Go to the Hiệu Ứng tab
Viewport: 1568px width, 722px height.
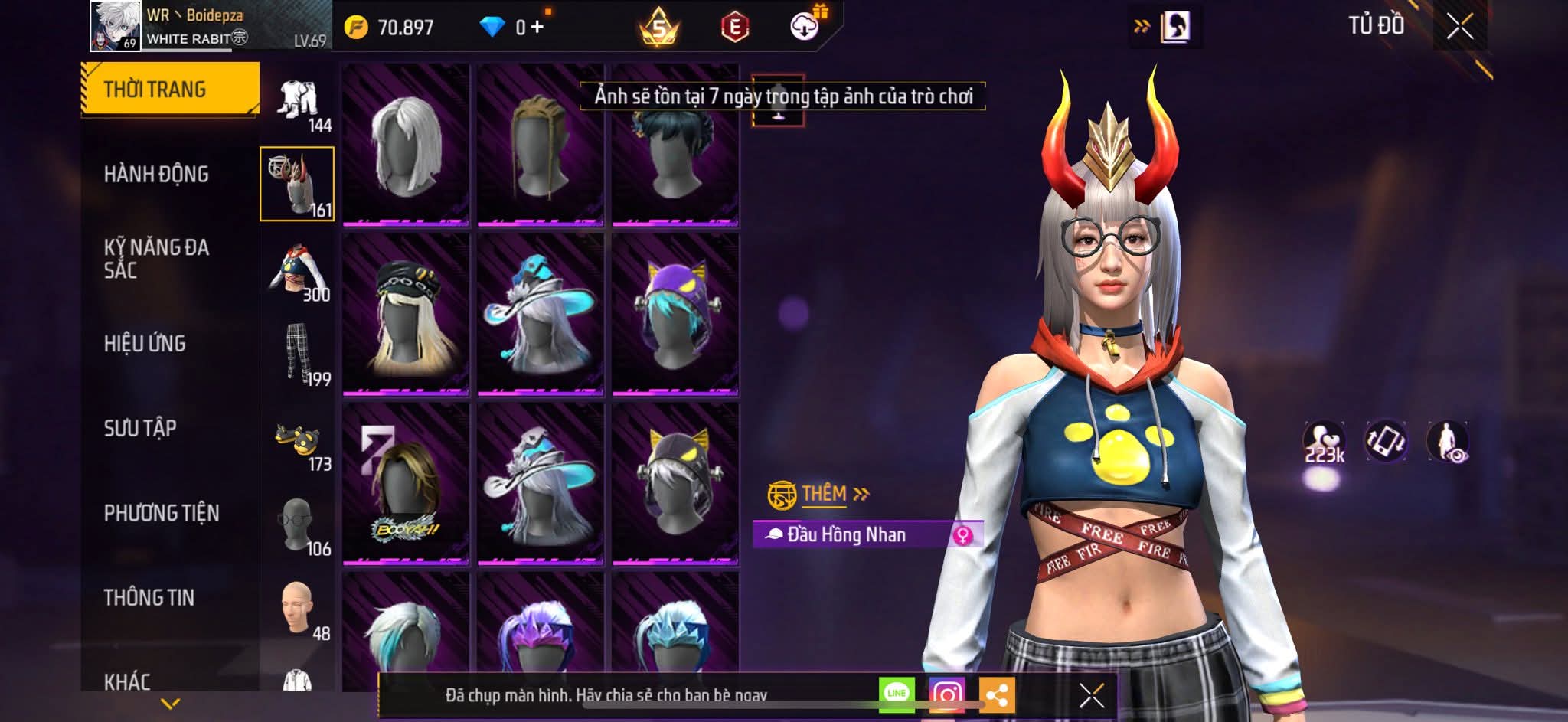point(145,344)
